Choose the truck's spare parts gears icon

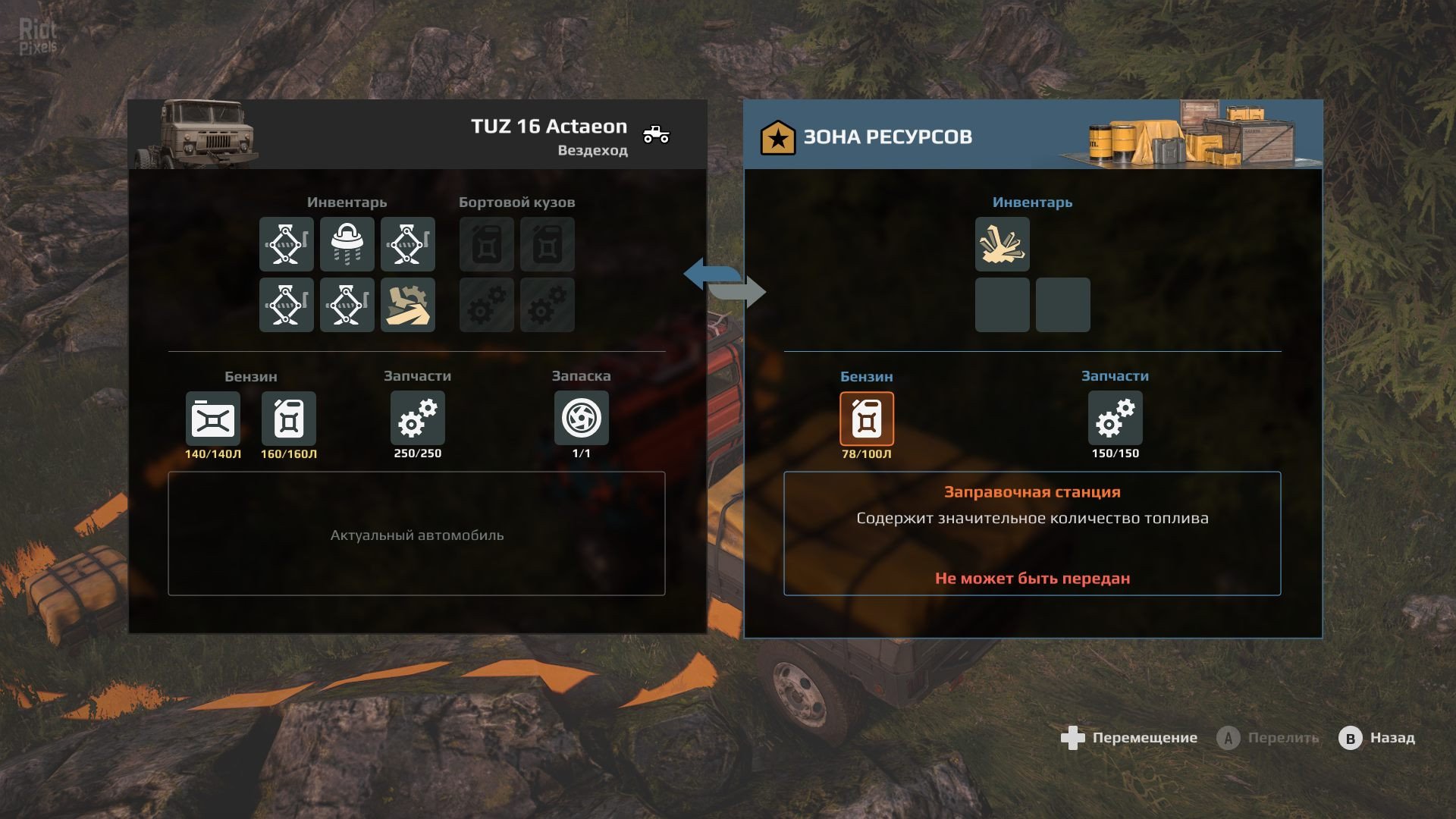click(417, 418)
